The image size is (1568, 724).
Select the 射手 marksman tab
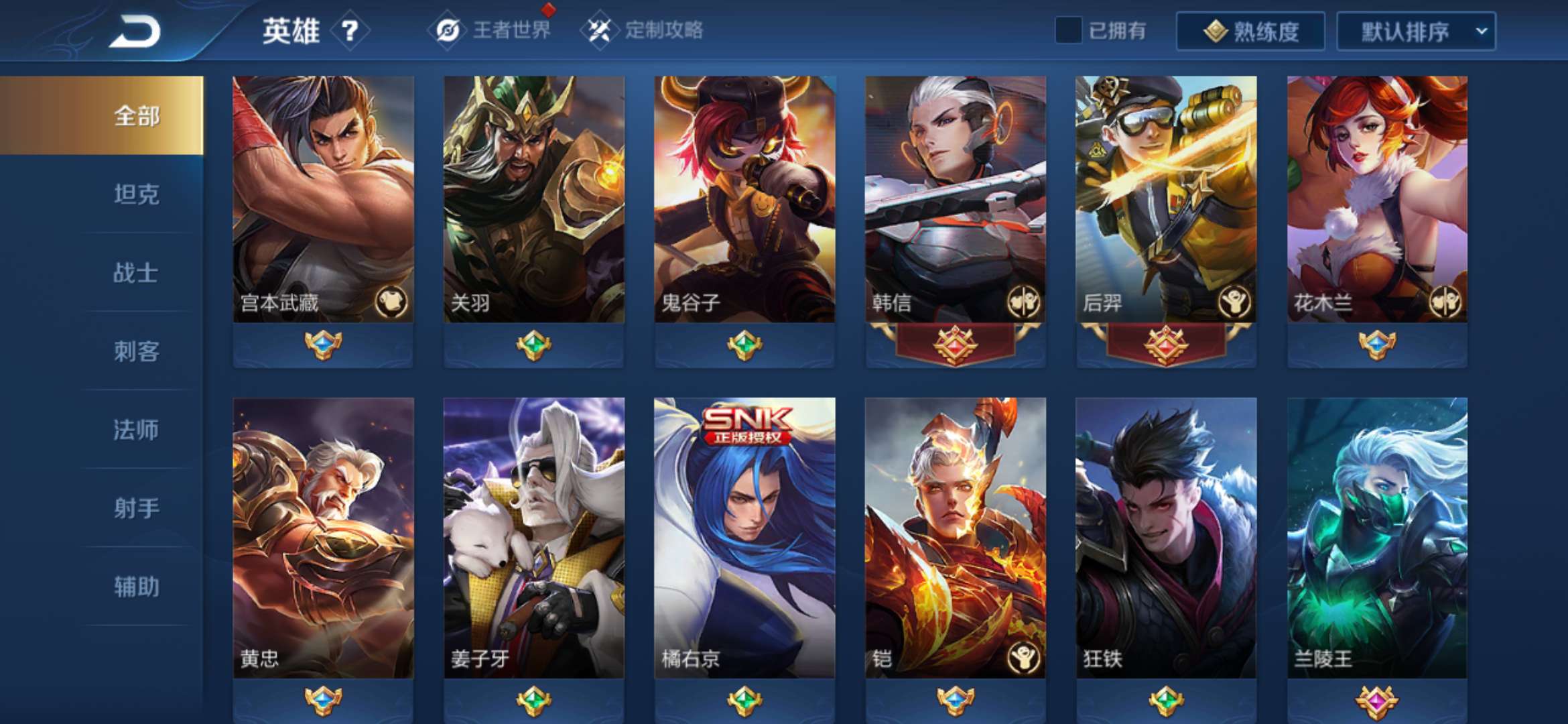136,508
